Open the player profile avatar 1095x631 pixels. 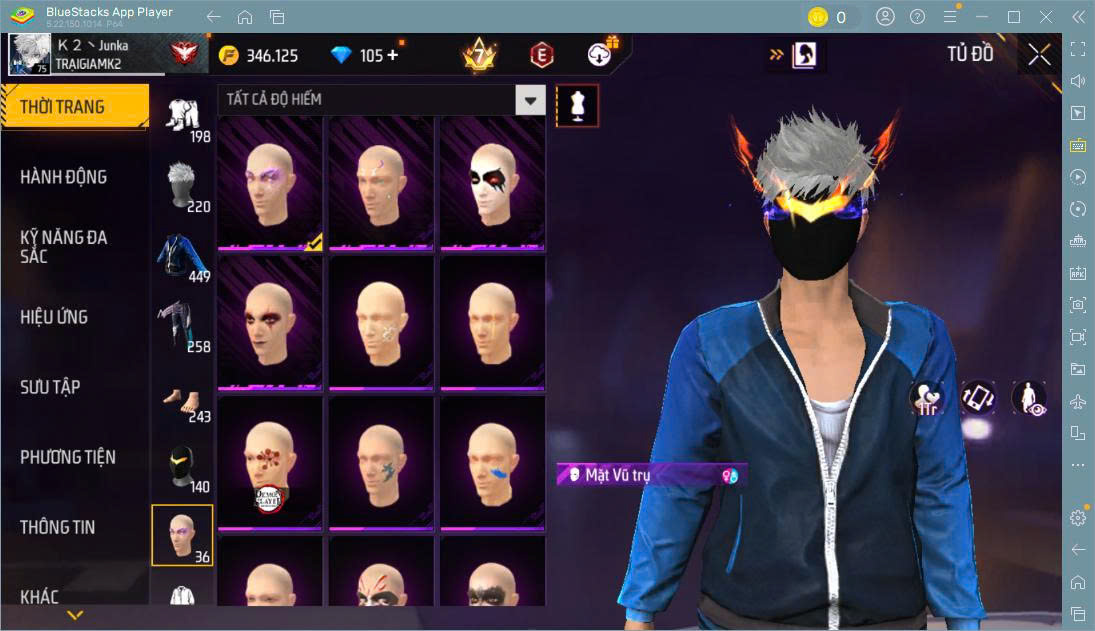click(x=29, y=54)
